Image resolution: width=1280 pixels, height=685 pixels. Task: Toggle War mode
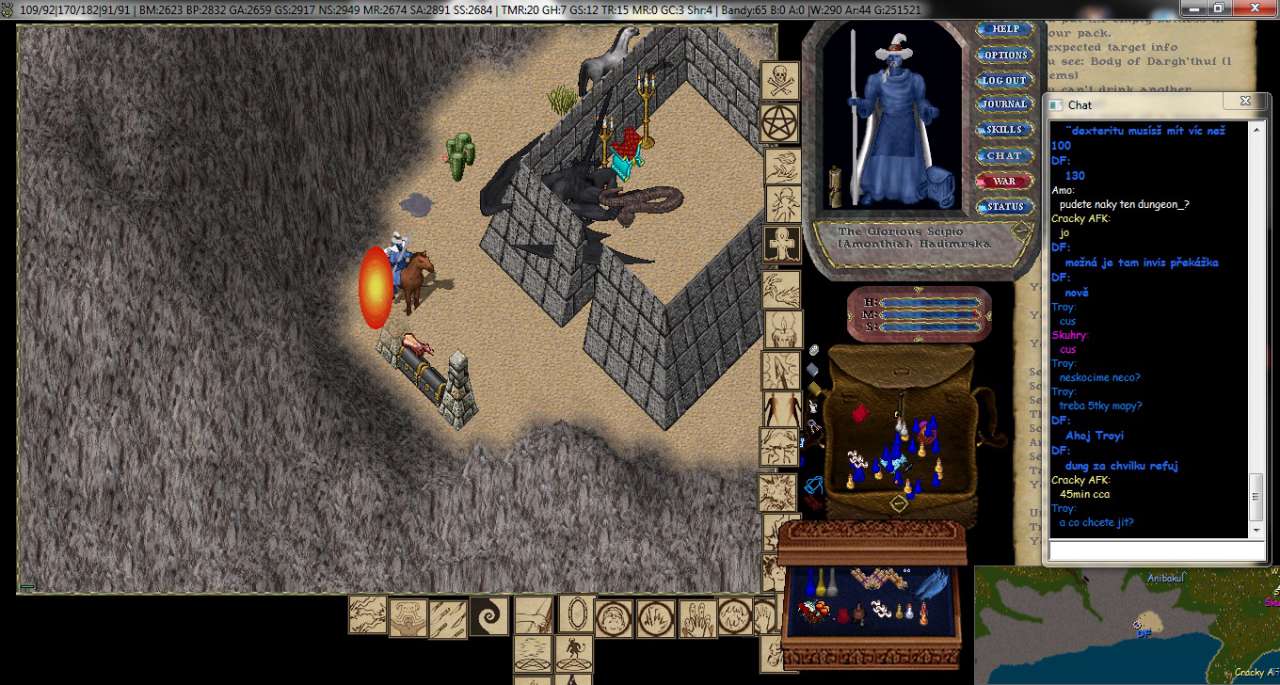coord(1004,182)
